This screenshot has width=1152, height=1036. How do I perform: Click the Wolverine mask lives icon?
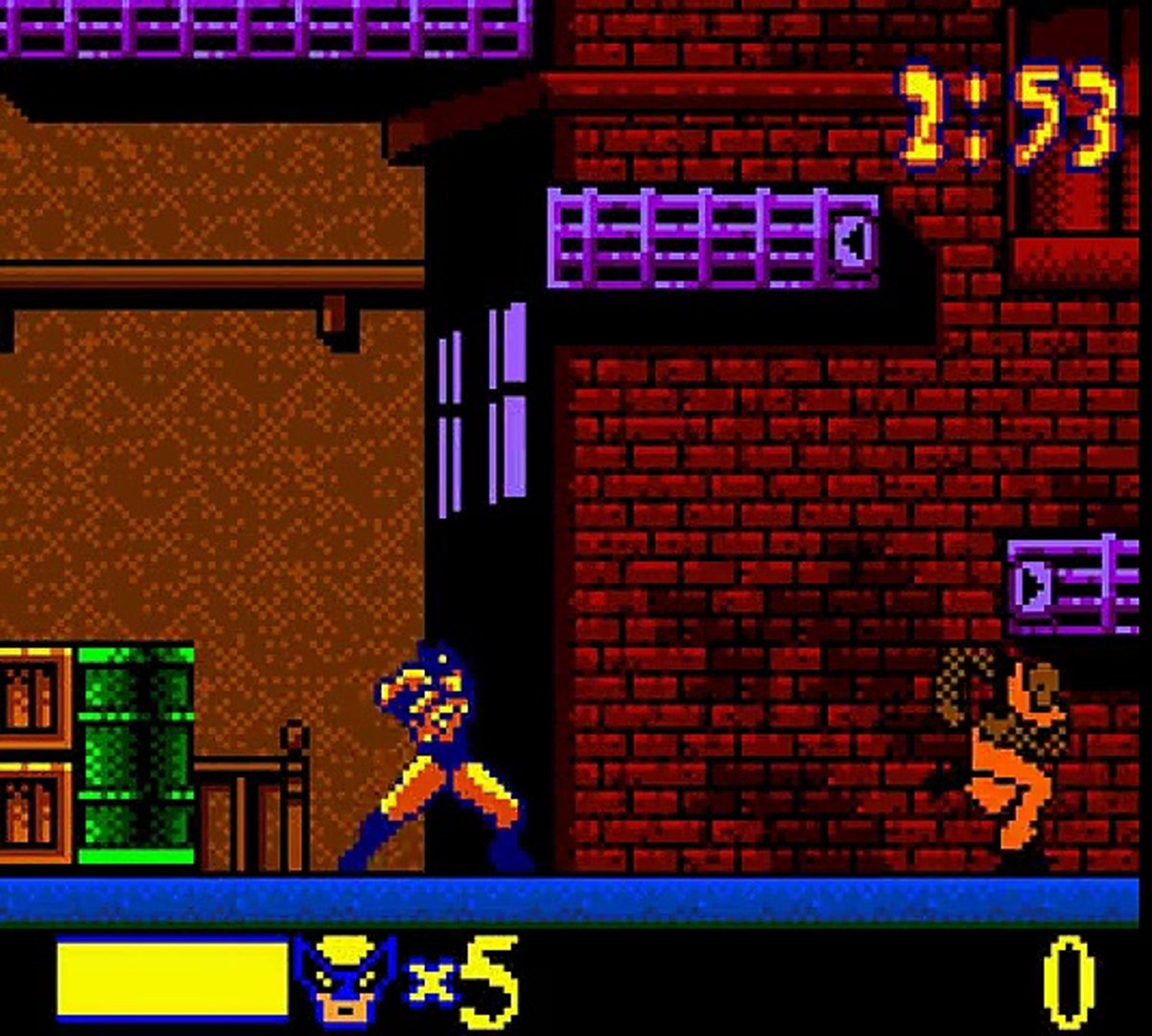345,980
